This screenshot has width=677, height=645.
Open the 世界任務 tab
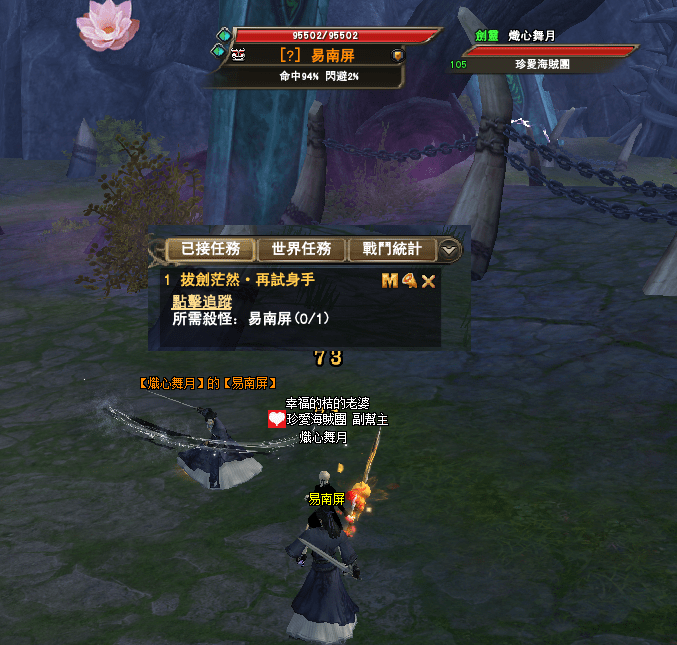(301, 249)
